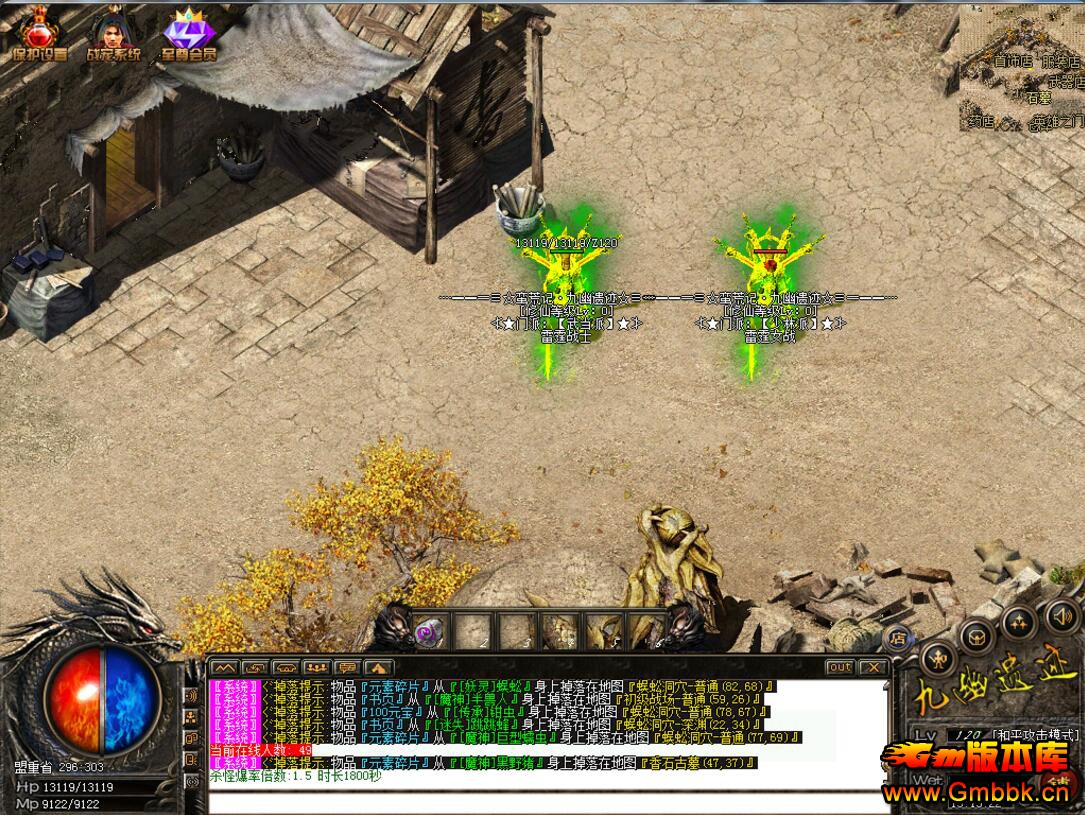This screenshot has height=815, width=1085.
Task: Click the speaker toggle on chat's left edge
Action: pyautogui.click(x=191, y=694)
